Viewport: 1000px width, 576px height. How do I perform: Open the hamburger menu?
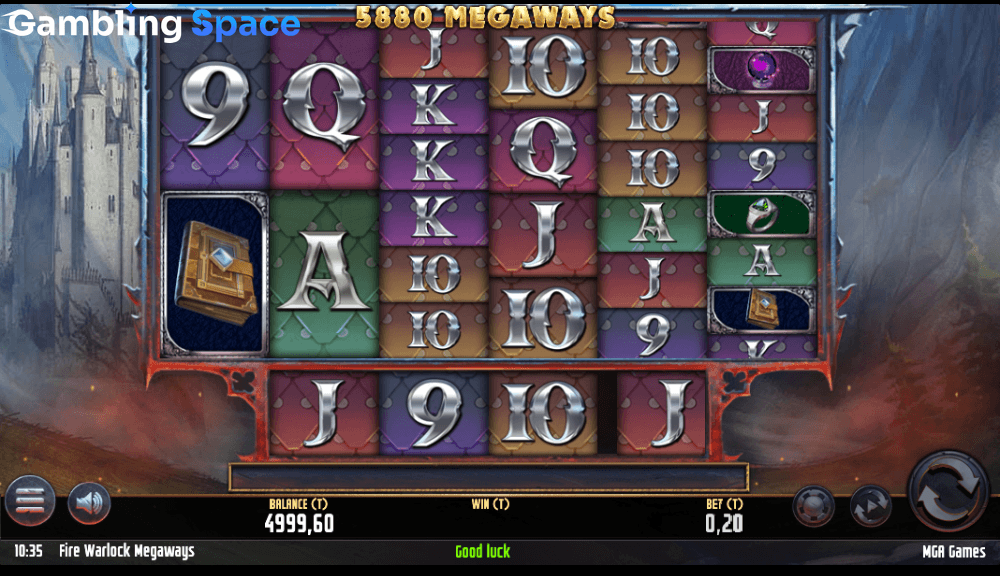point(30,500)
